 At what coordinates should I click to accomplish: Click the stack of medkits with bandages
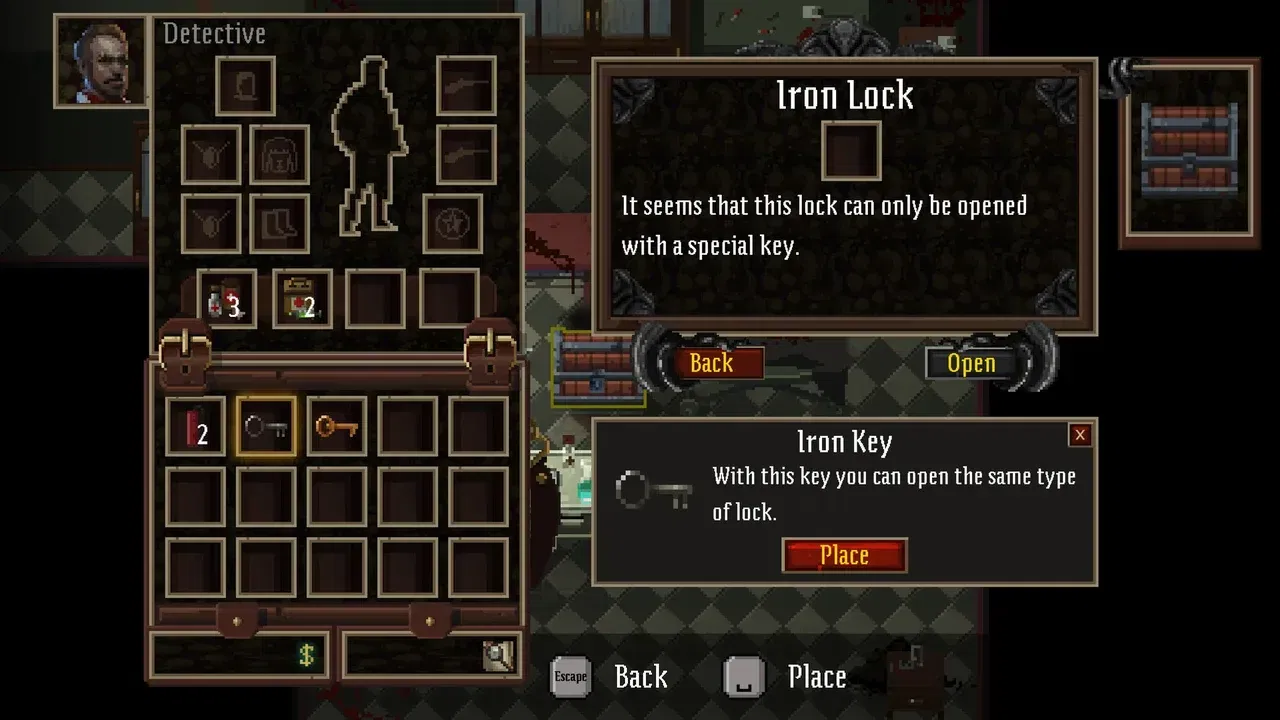[228, 300]
